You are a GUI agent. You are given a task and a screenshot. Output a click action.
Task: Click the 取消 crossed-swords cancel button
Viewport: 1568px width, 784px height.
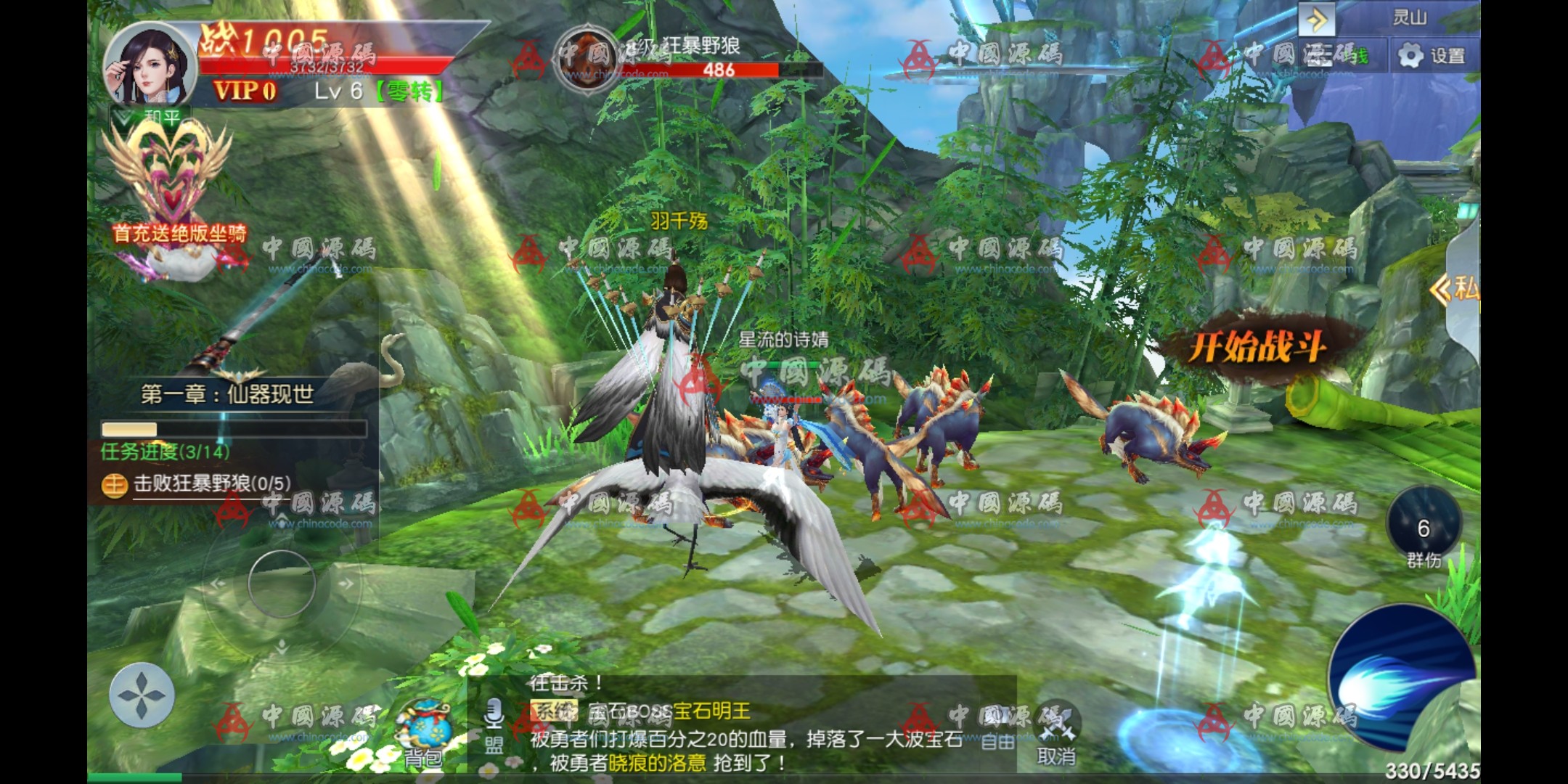[x=1055, y=735]
